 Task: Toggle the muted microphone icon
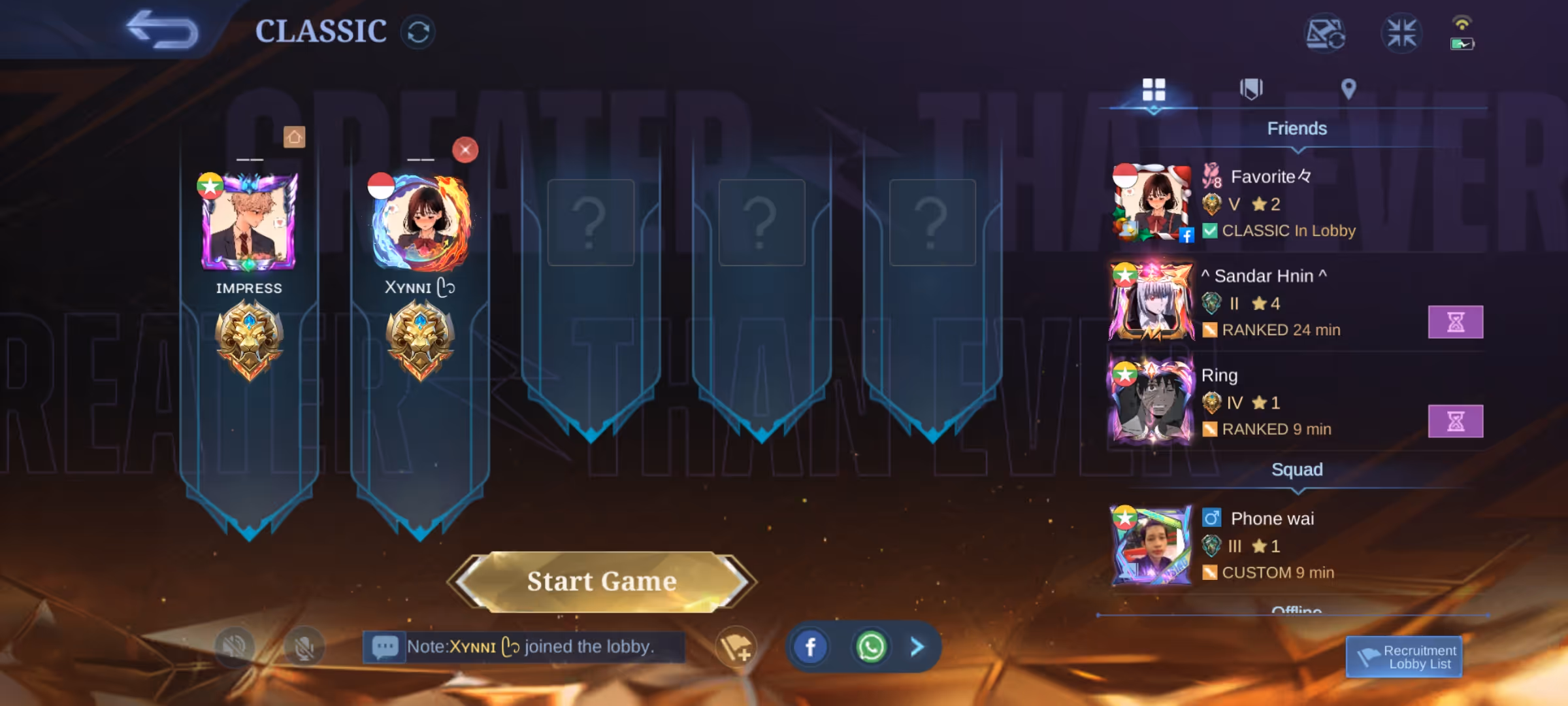(x=304, y=647)
